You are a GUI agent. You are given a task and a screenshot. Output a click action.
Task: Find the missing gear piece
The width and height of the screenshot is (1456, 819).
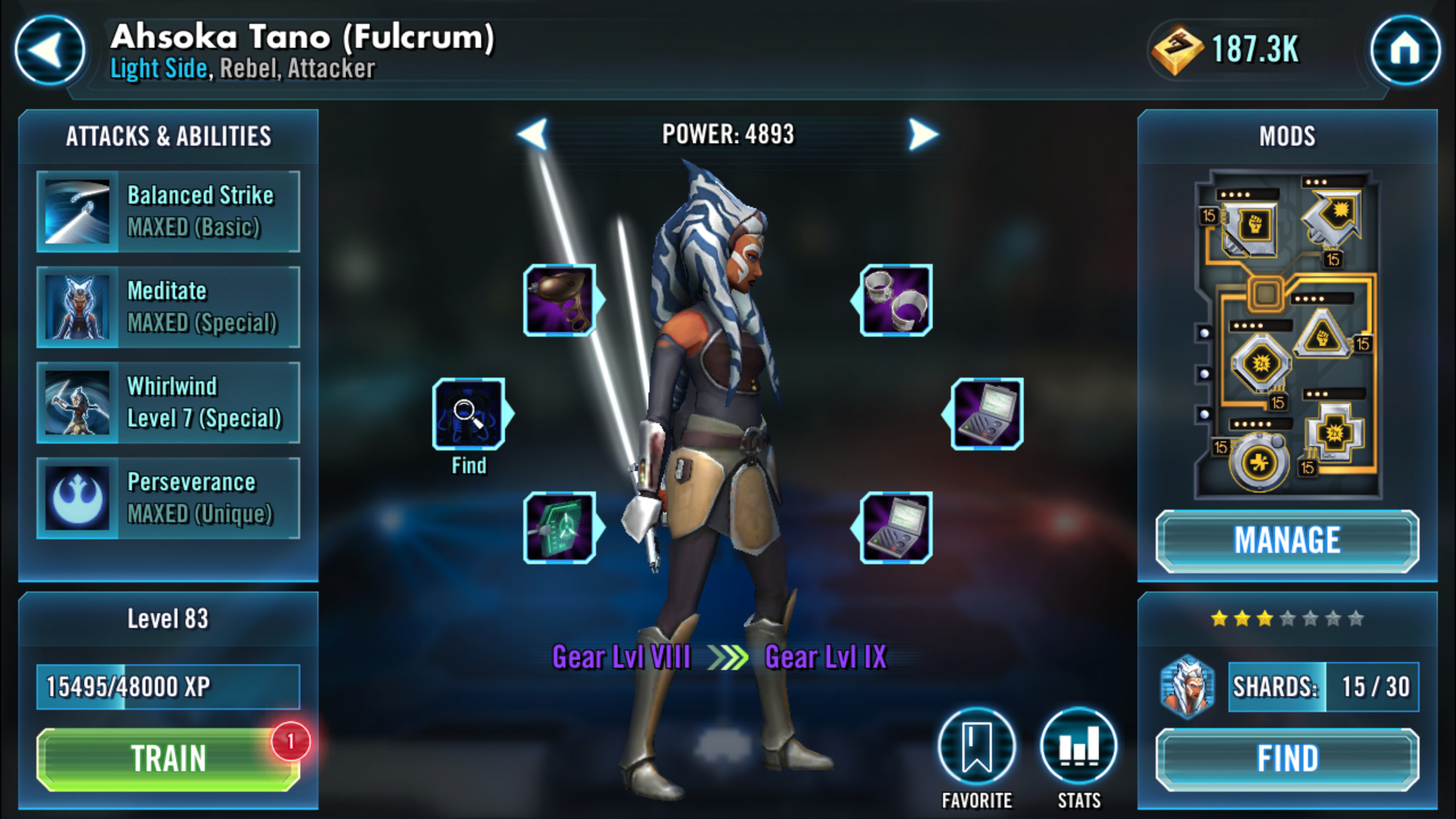point(469,414)
